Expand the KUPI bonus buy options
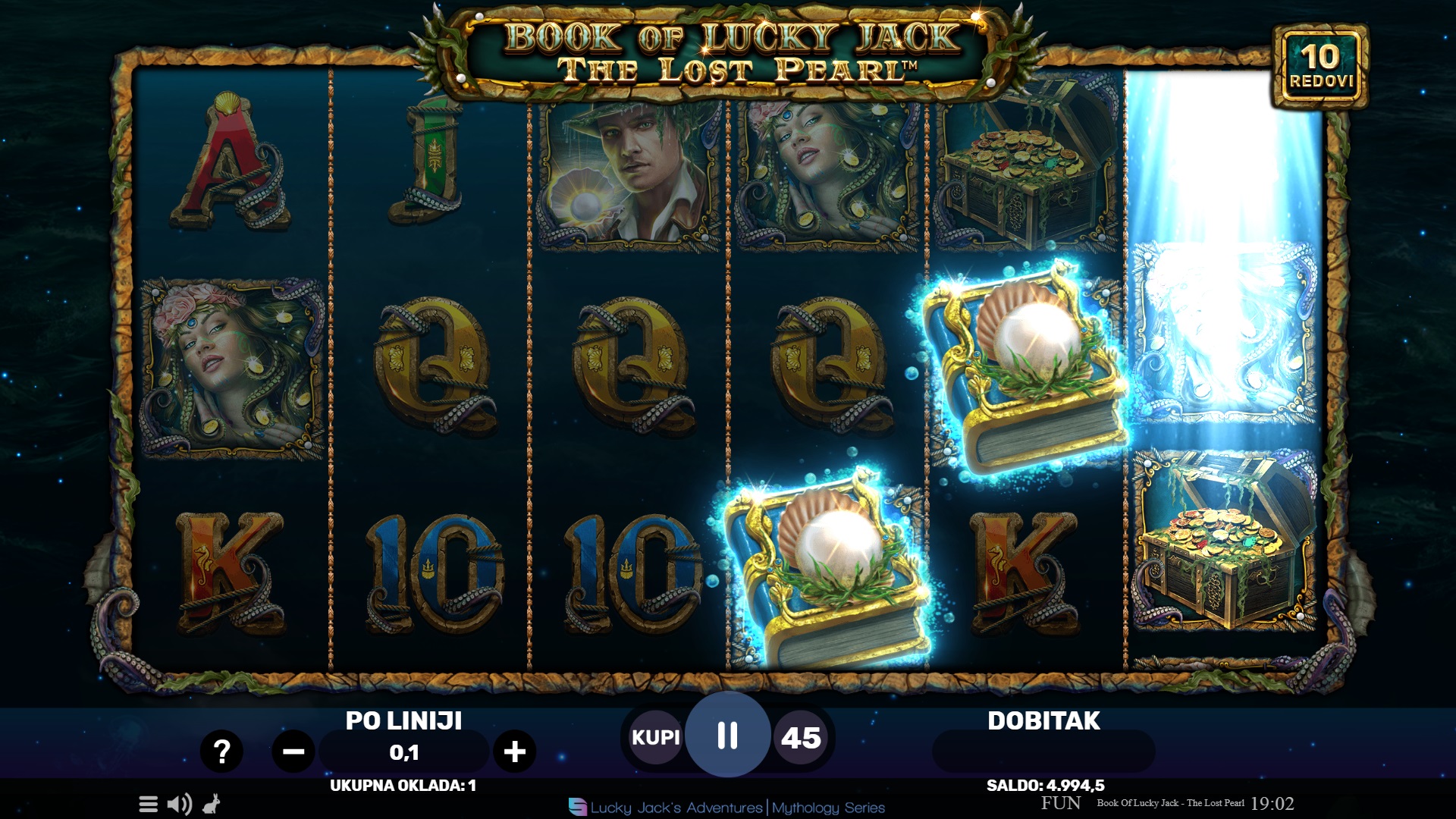 tap(655, 736)
